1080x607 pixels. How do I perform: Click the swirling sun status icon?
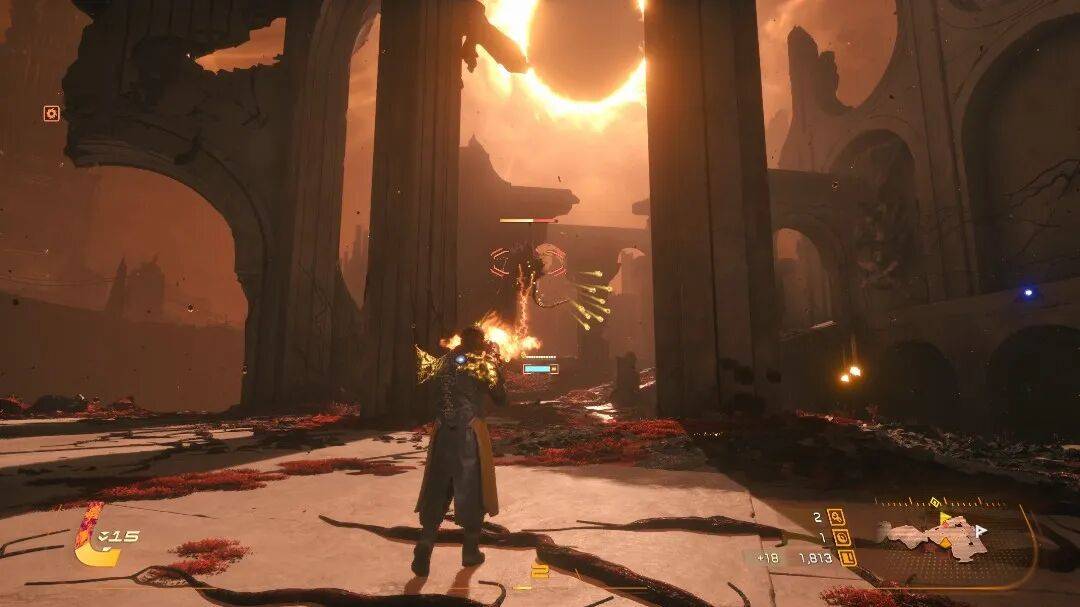(51, 113)
